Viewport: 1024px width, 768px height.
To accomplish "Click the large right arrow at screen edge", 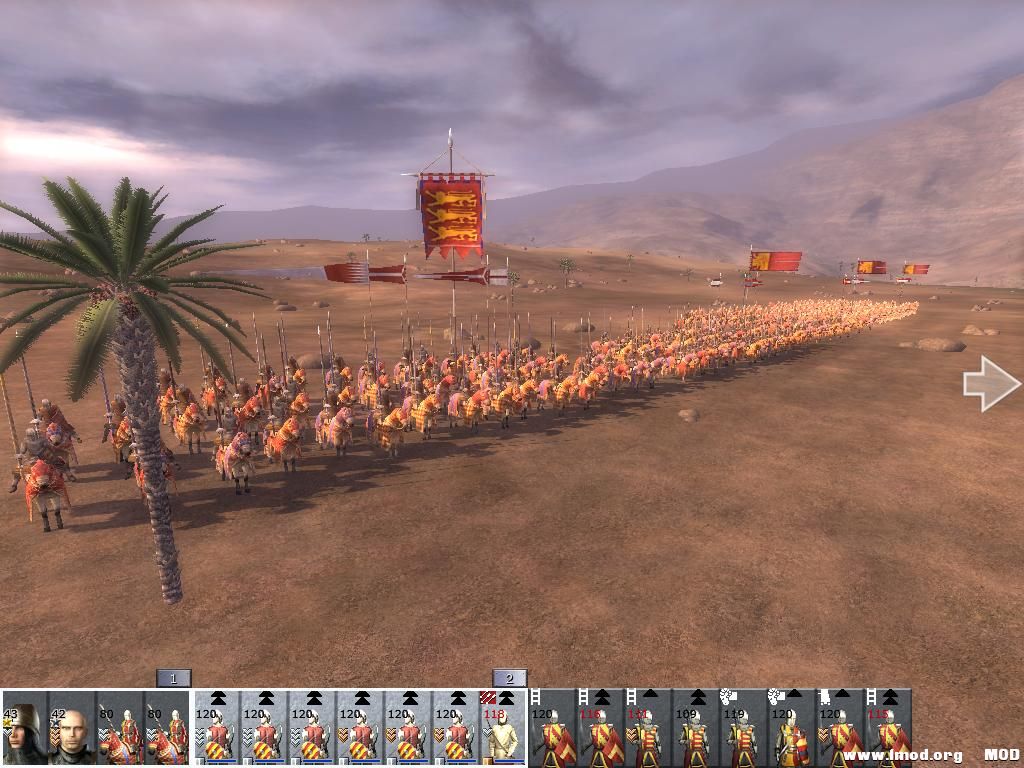I will [x=990, y=383].
